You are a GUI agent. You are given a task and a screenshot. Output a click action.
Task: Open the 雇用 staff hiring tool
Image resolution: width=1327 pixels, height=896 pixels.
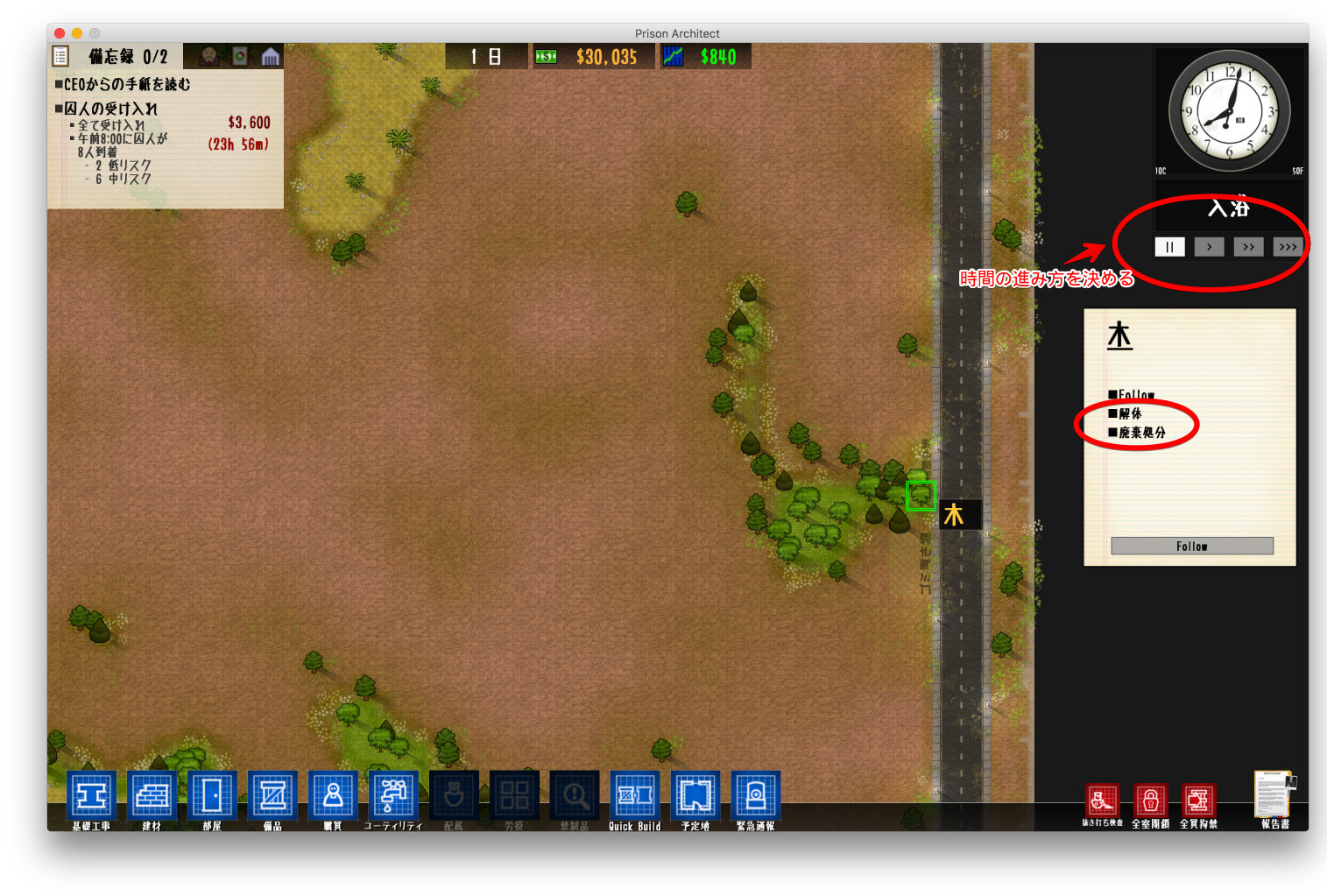[x=333, y=796]
